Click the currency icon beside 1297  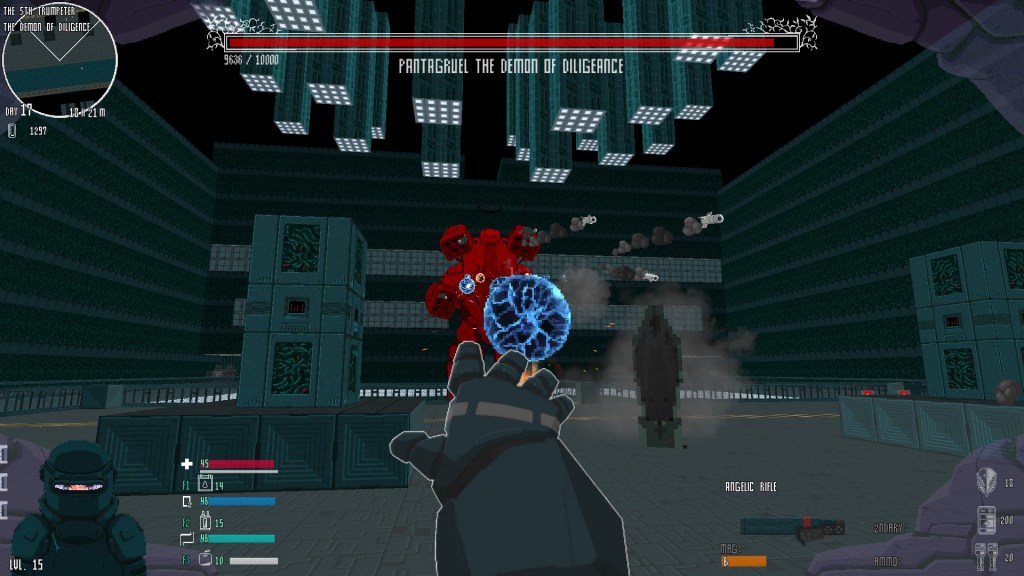pyautogui.click(x=12, y=130)
